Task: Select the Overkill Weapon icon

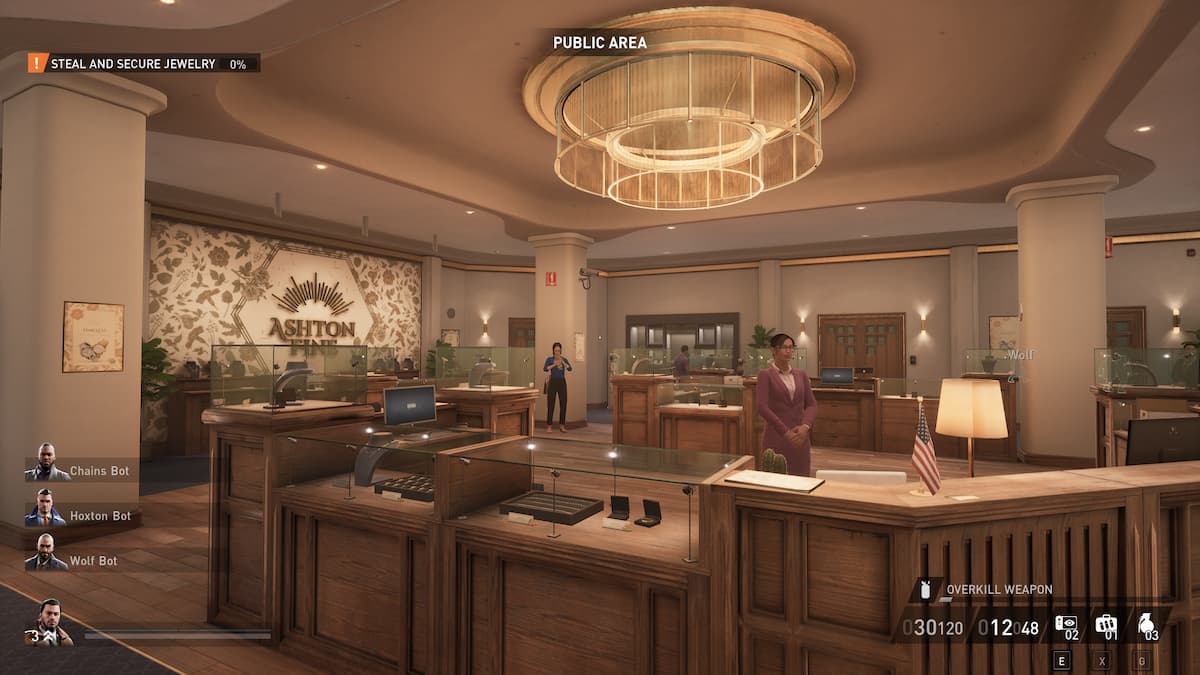Action: pos(925,590)
